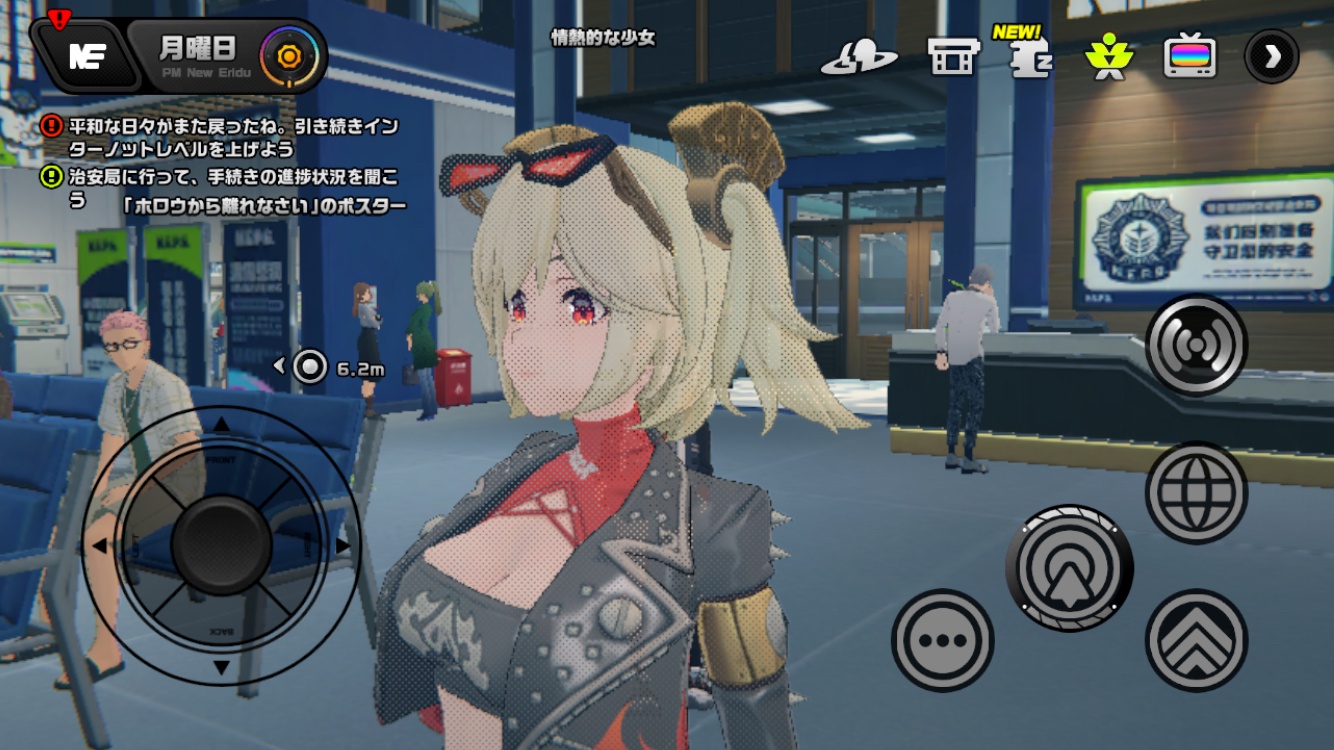The width and height of the screenshot is (1334, 750).
Task: Tap the joystick's right arrow
Action: pos(343,546)
